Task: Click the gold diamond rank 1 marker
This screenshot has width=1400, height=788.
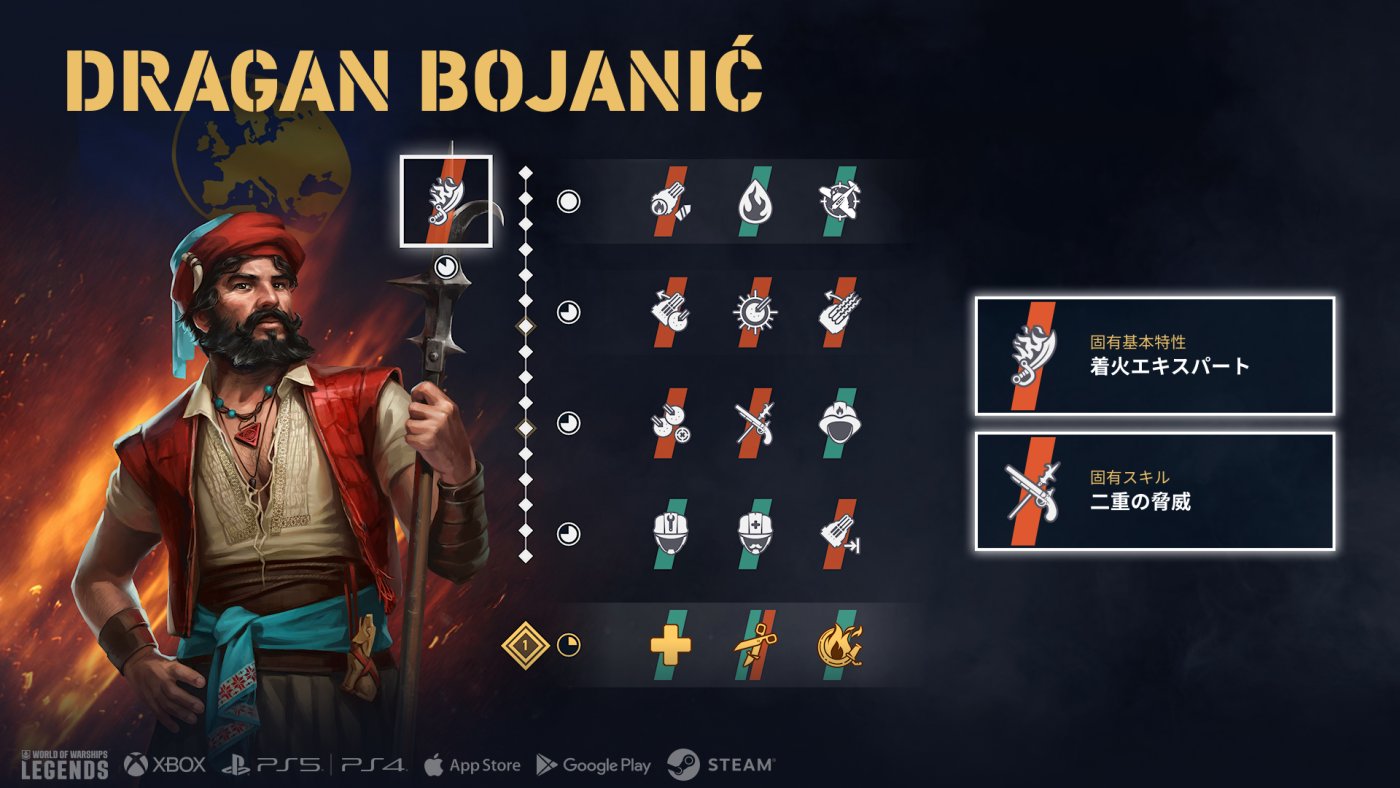Action: (525, 645)
